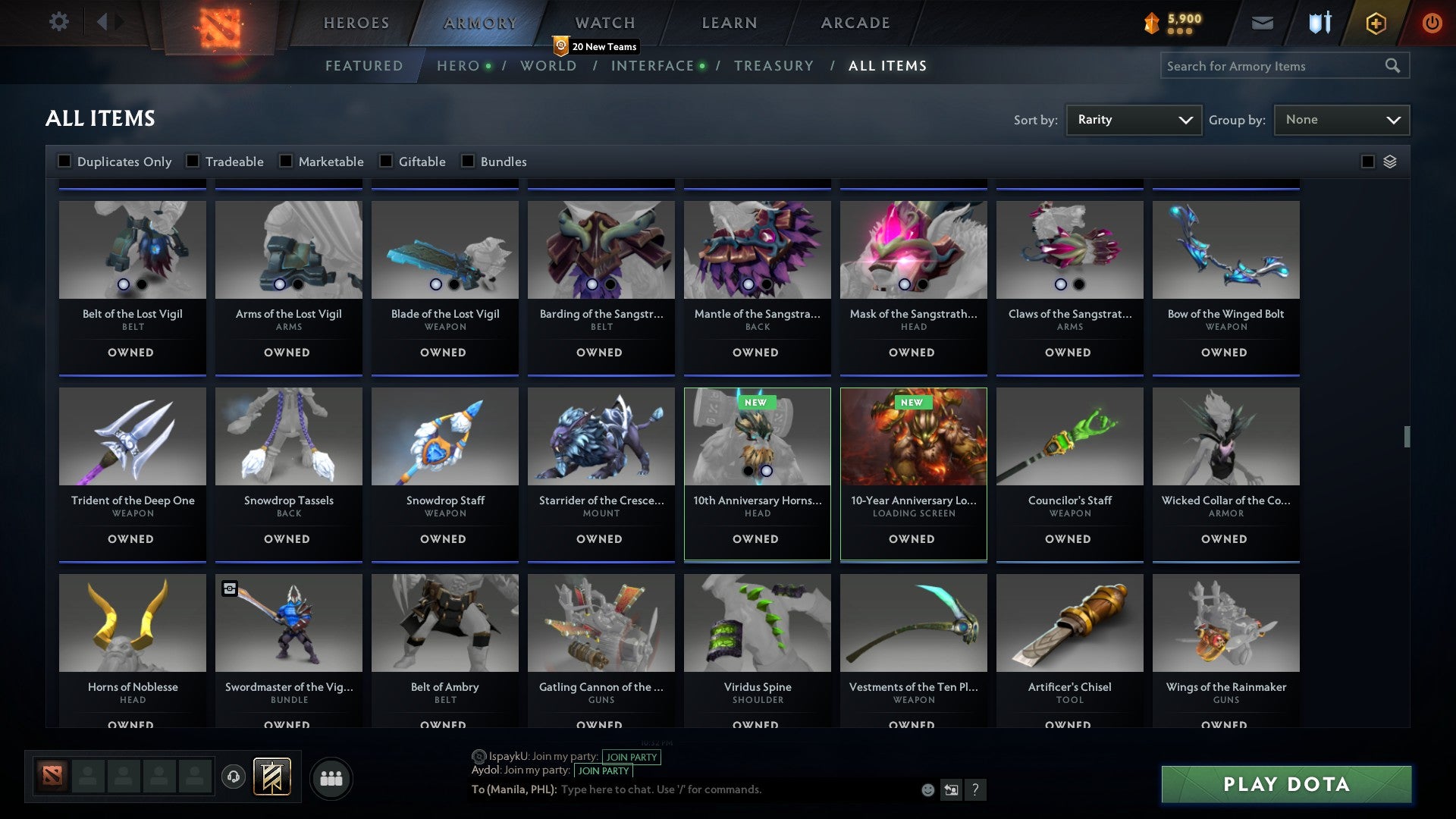This screenshot has width=1456, height=819.
Task: Open the notifications mail icon
Action: (1263, 23)
